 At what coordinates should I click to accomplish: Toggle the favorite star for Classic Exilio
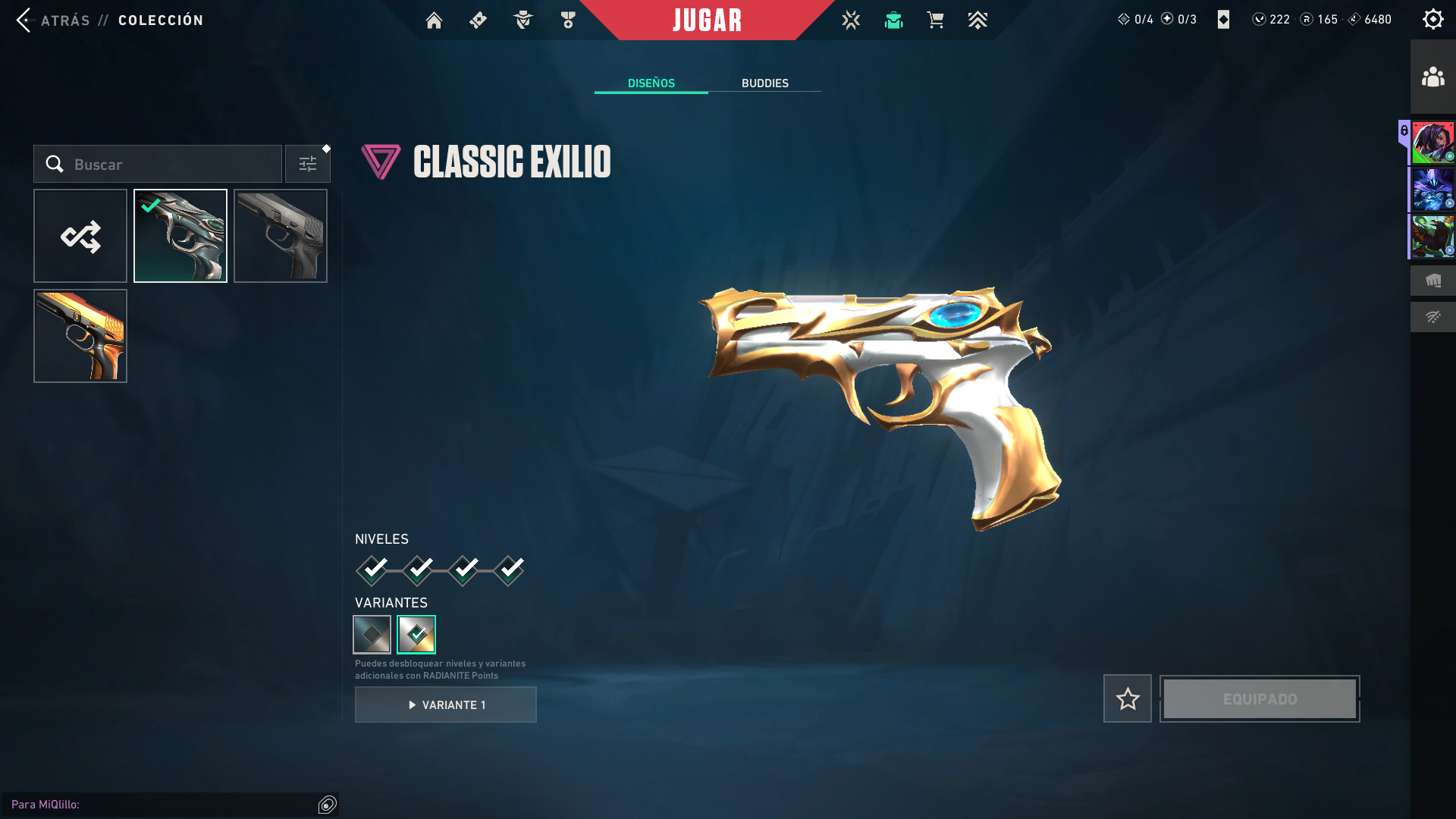[x=1127, y=698]
